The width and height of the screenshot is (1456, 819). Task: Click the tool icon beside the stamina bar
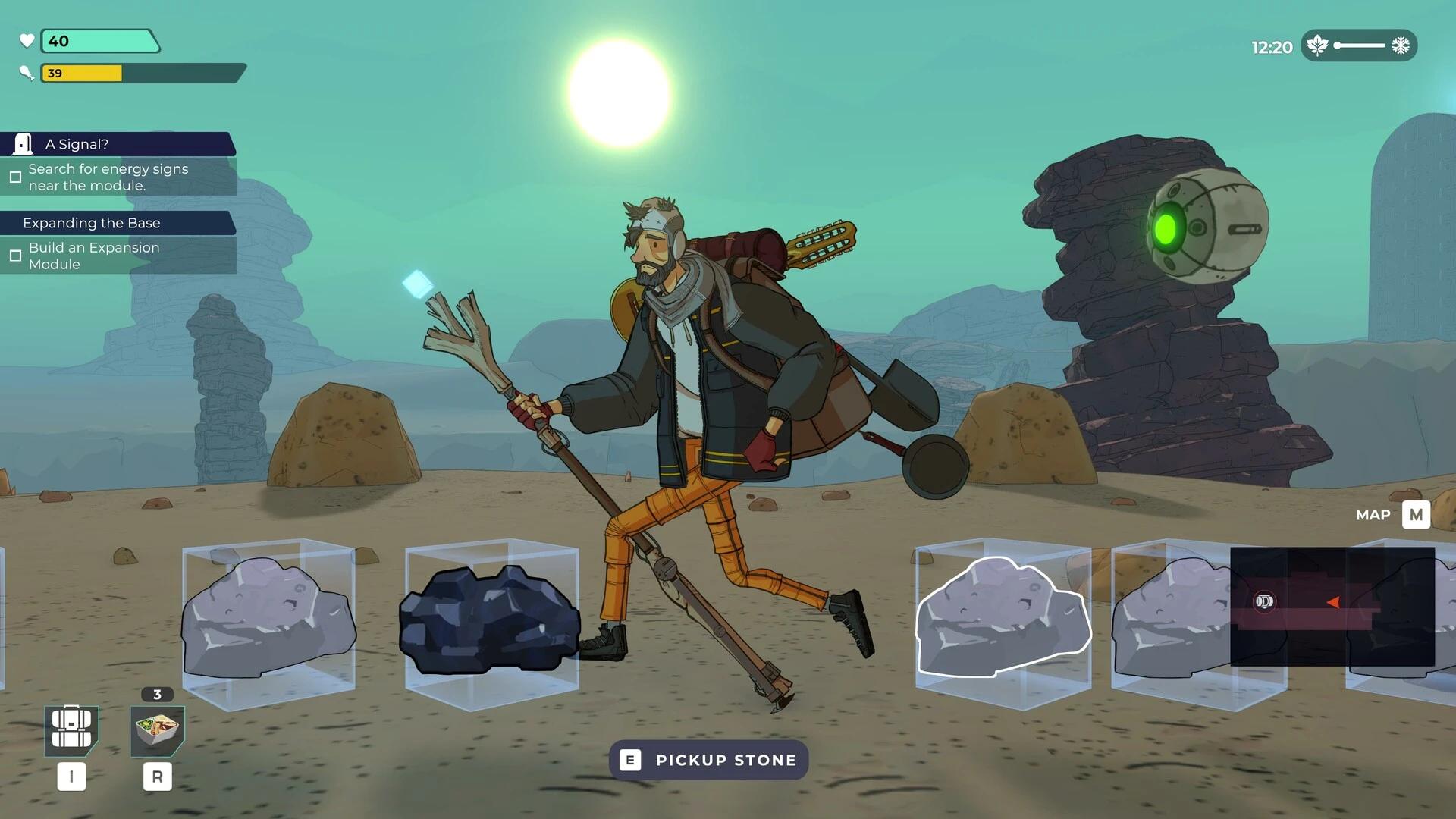point(27,73)
